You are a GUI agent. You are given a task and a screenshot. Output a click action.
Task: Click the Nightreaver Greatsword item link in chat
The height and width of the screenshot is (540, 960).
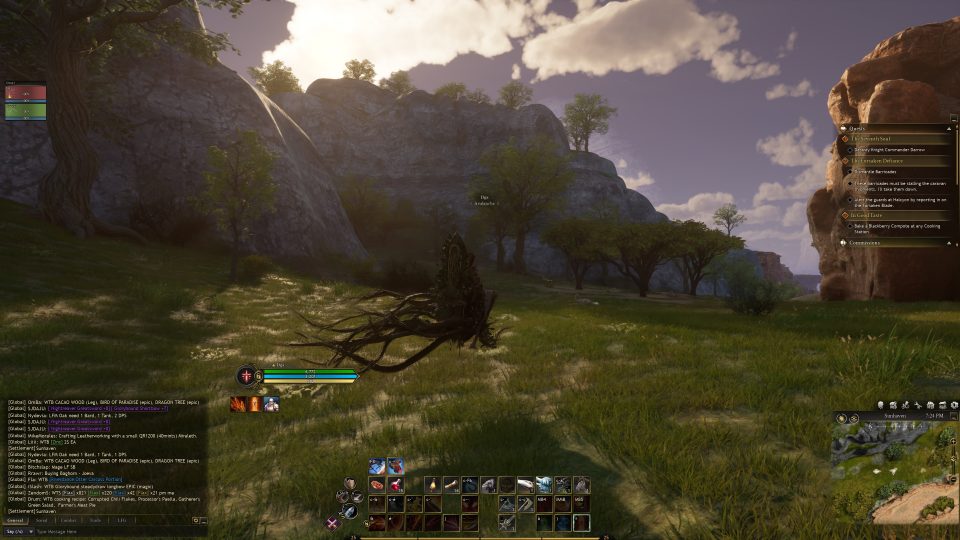coord(76,408)
